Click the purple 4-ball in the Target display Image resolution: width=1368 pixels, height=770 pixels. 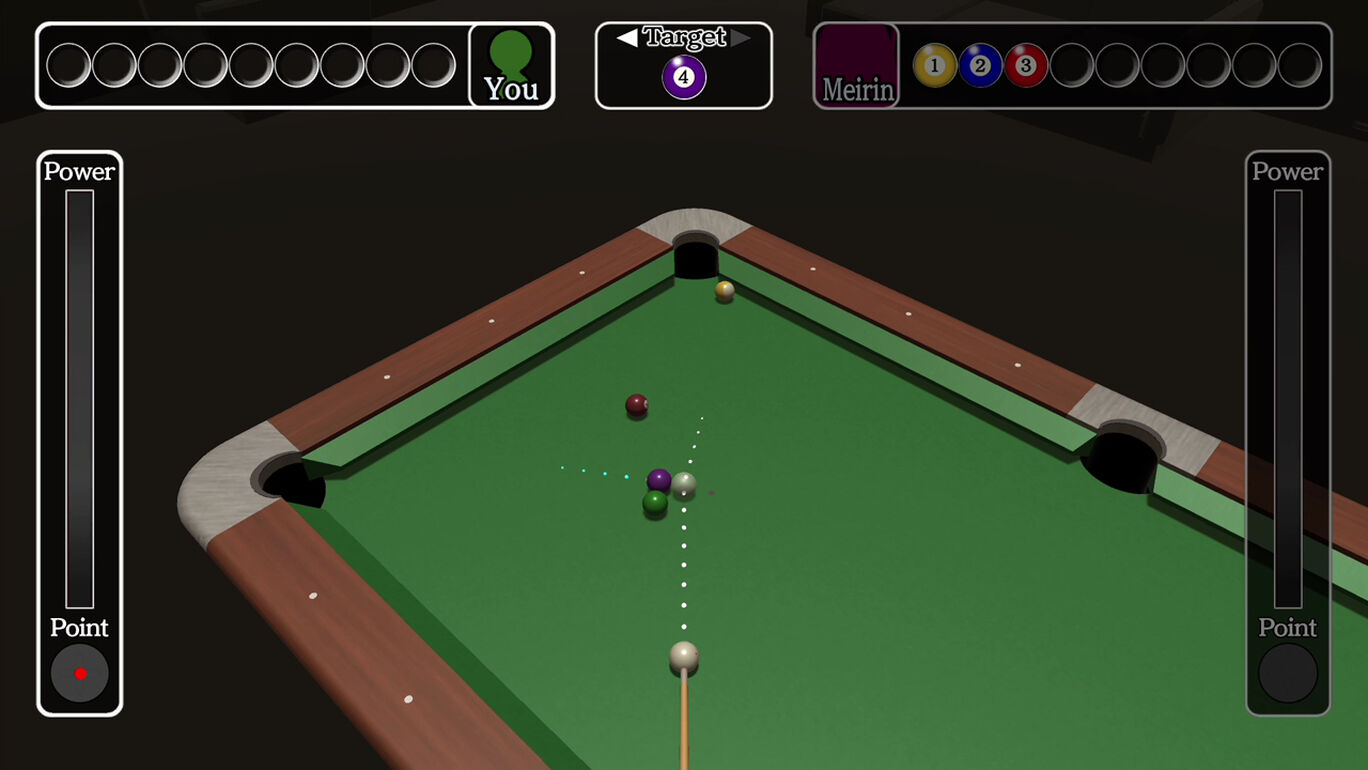click(x=684, y=75)
